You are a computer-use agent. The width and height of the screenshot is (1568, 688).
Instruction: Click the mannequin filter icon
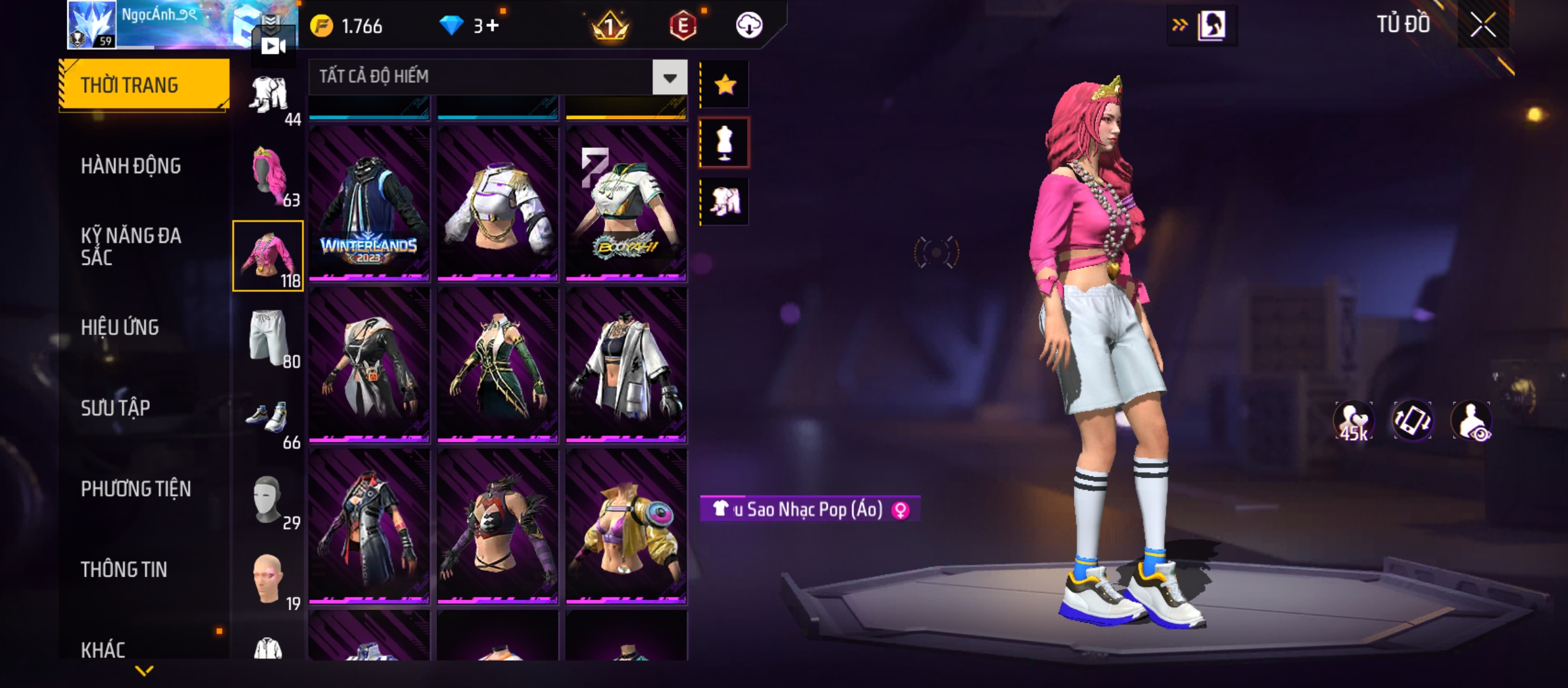[725, 143]
